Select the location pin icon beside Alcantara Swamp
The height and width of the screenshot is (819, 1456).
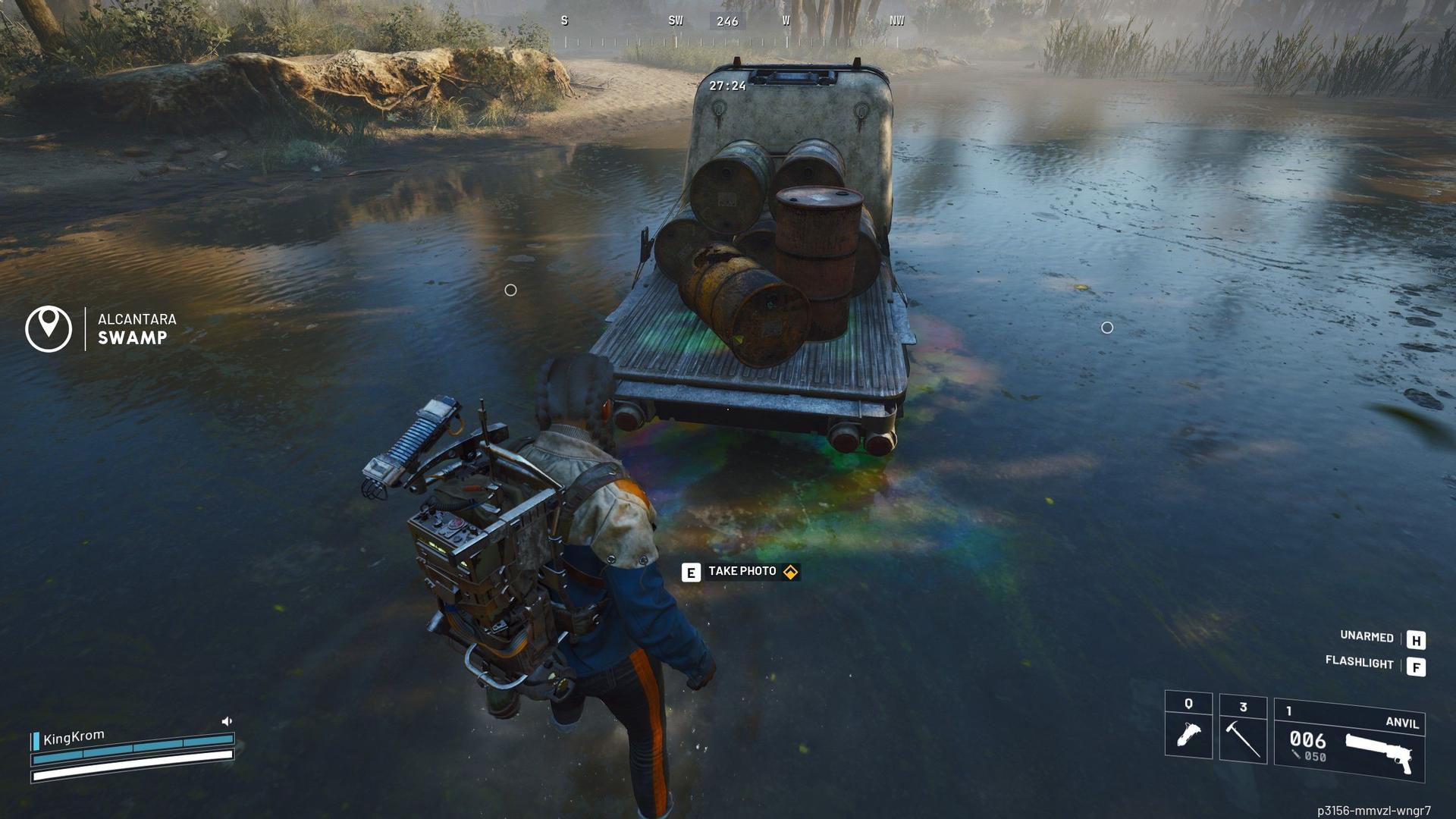(x=48, y=329)
